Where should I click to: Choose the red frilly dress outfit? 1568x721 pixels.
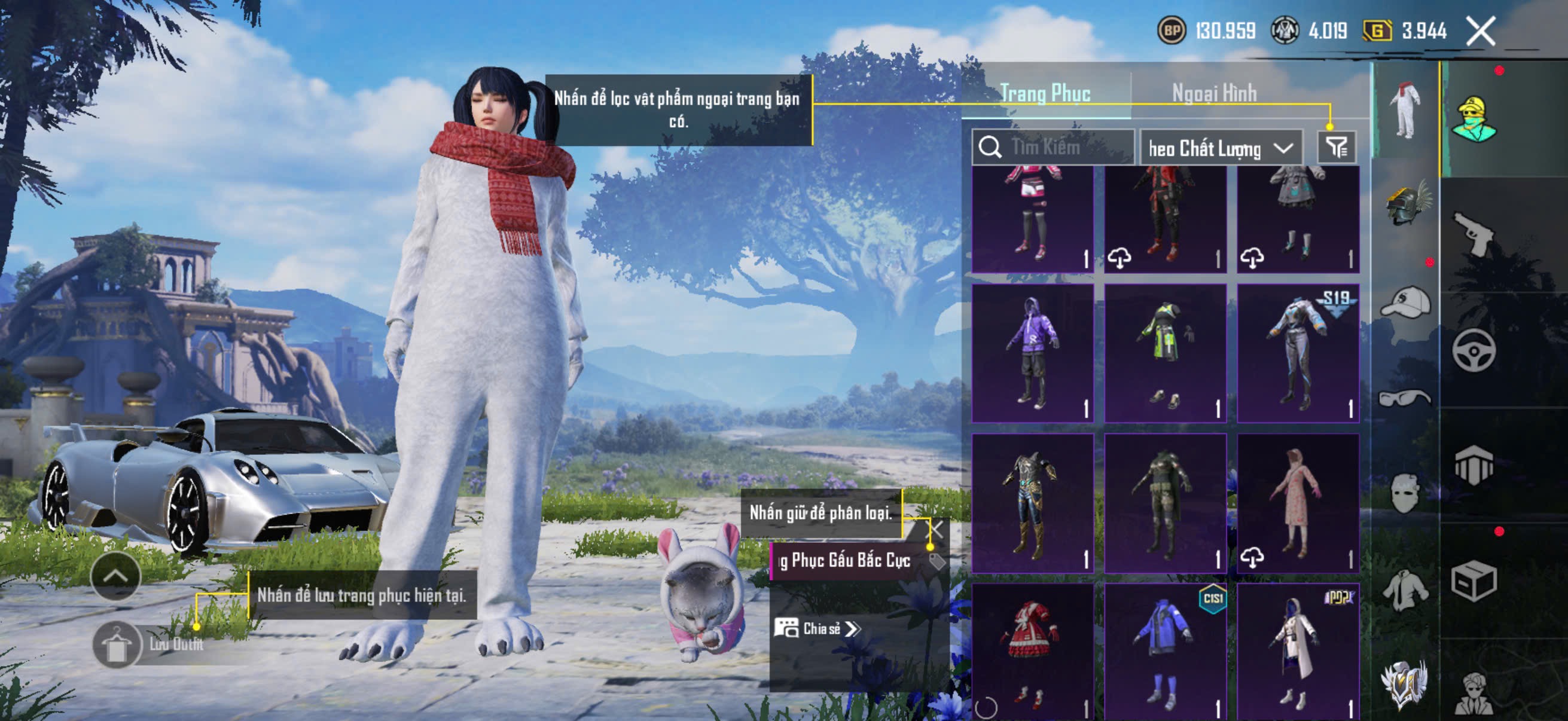click(1032, 651)
